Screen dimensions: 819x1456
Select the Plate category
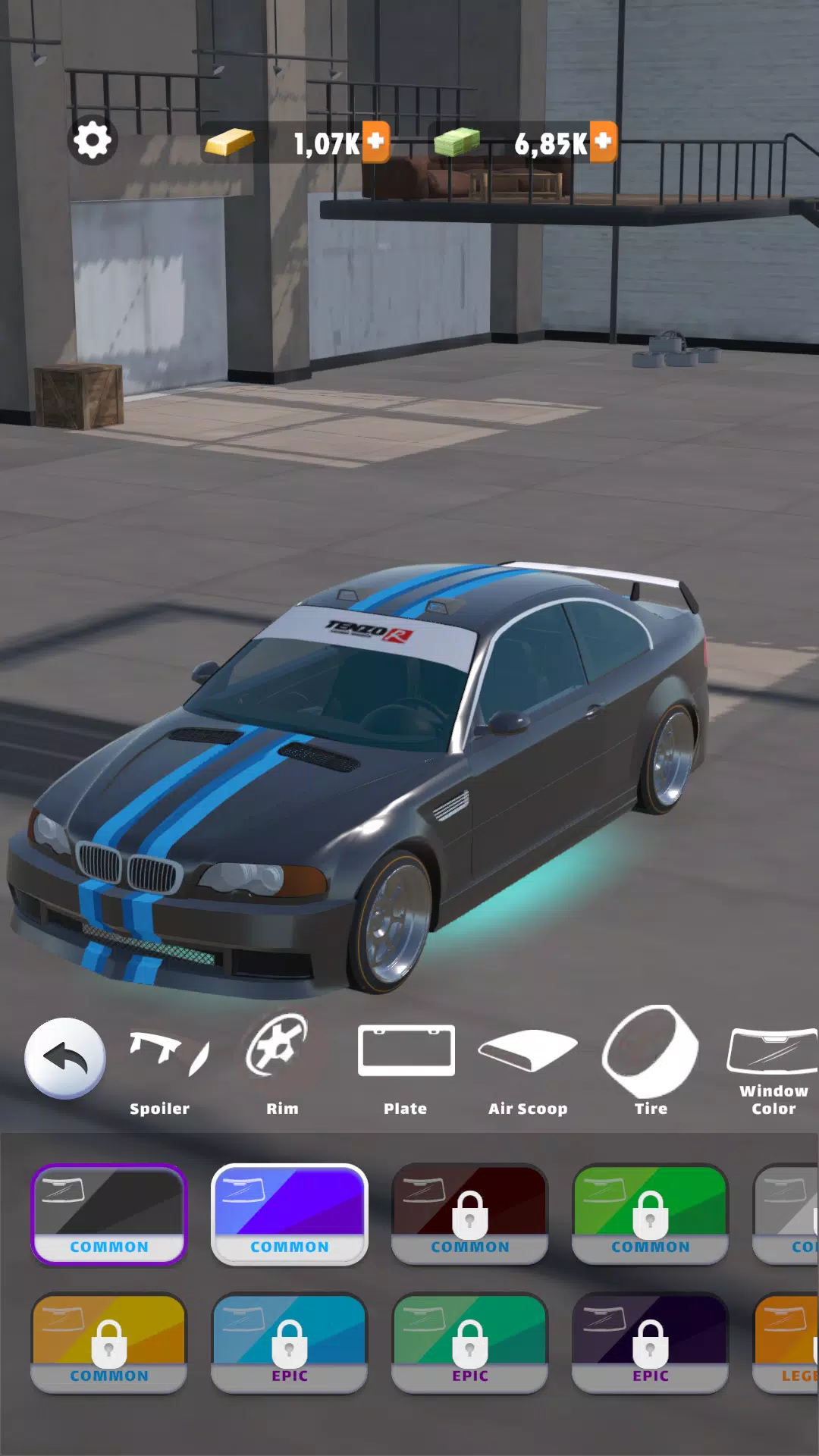coord(406,1065)
